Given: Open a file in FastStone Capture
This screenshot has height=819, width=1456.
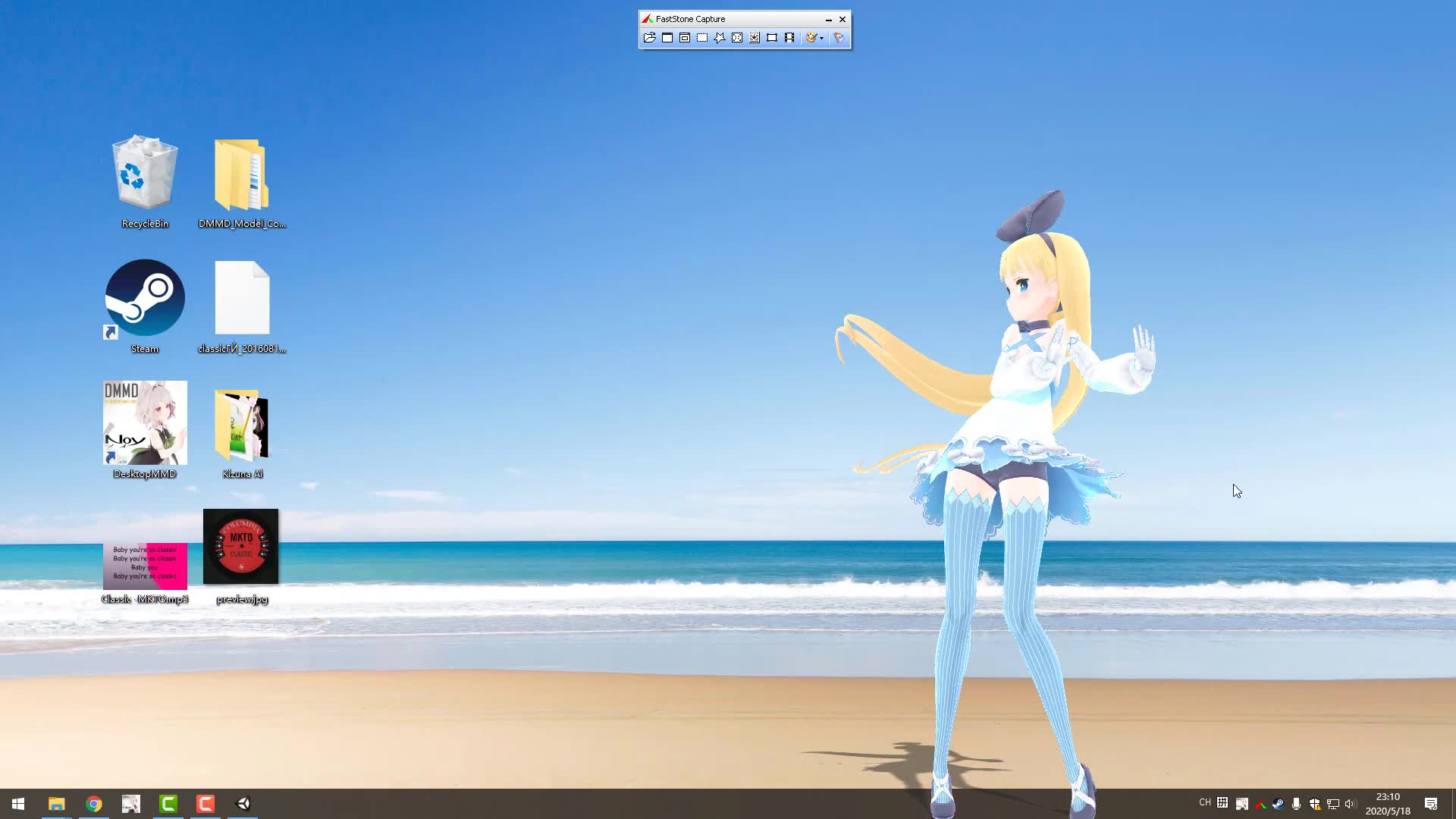Looking at the screenshot, I should [649, 38].
